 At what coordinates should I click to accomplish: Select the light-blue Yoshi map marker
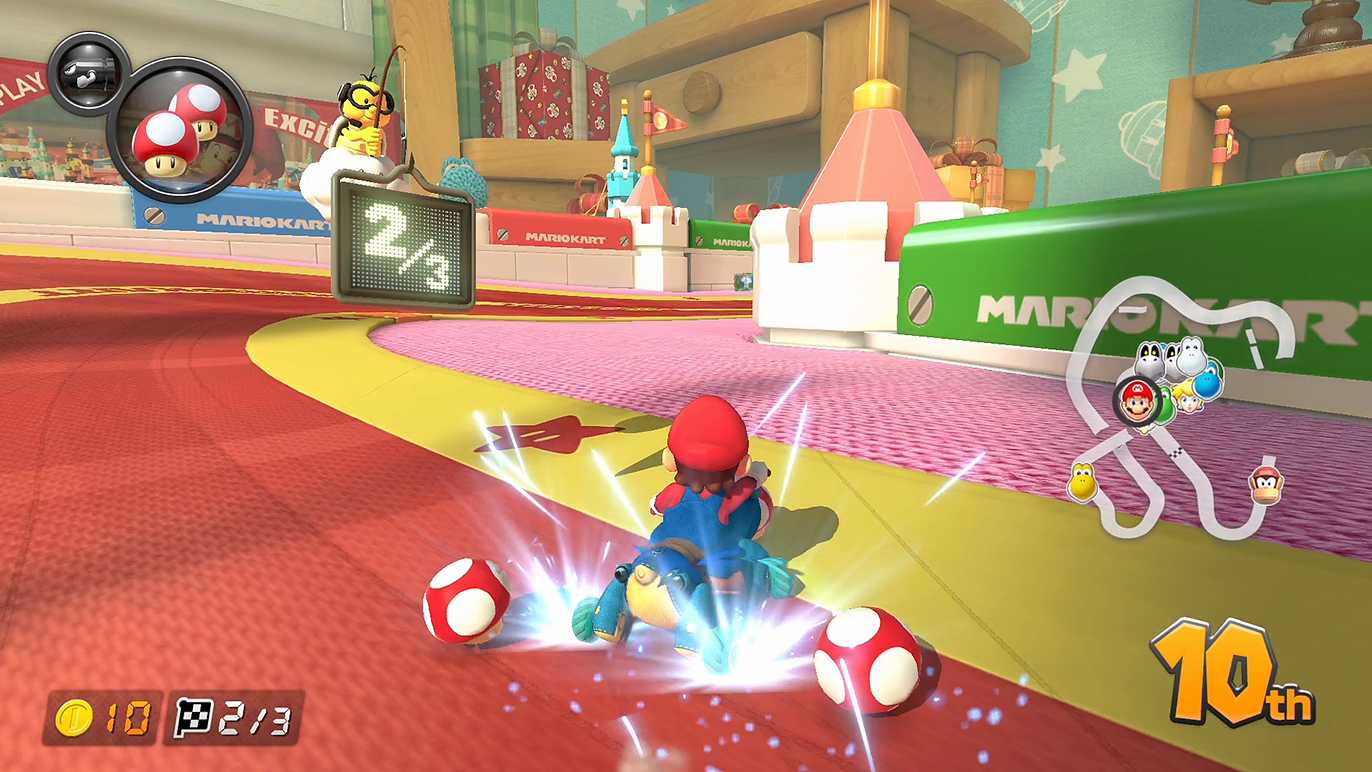click(1207, 380)
